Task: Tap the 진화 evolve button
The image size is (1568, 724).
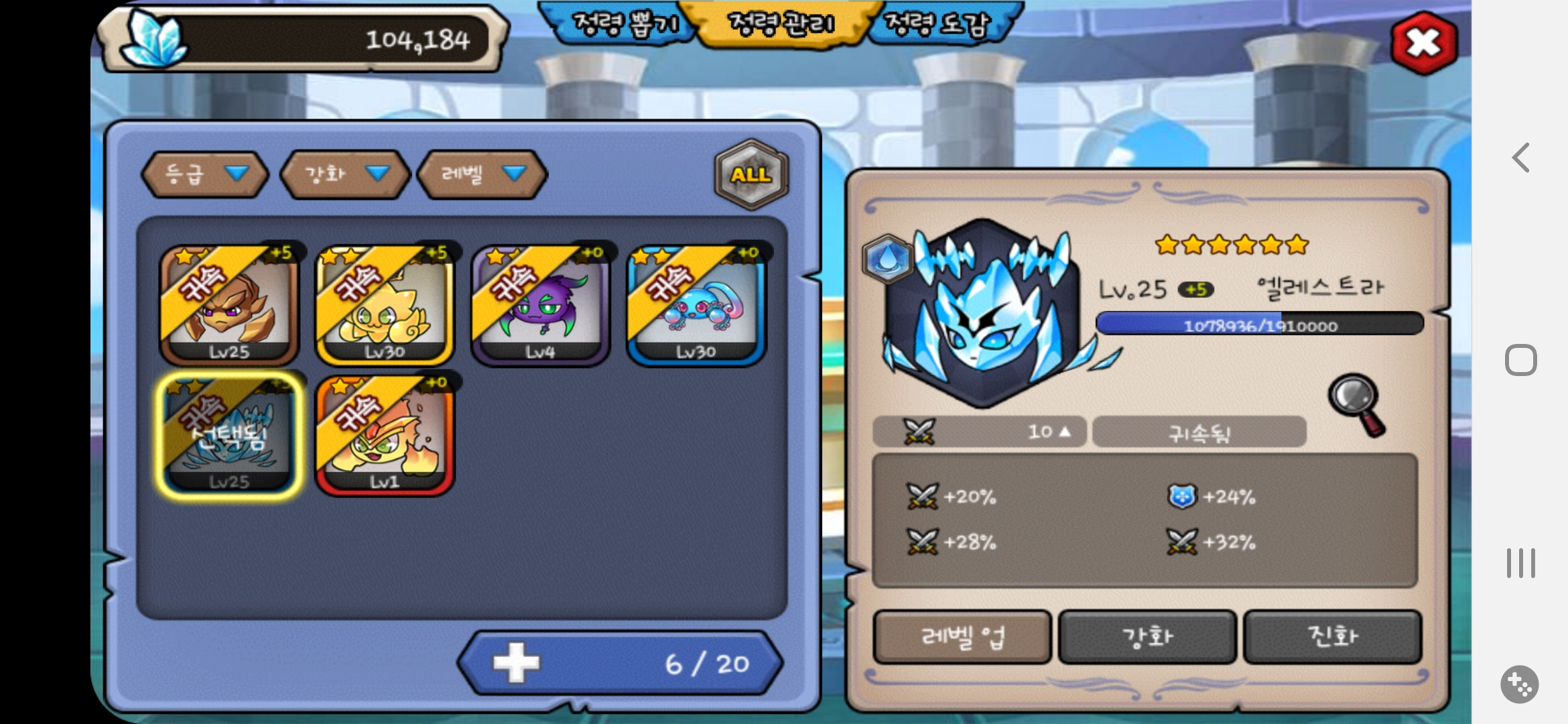Action: pos(1332,636)
